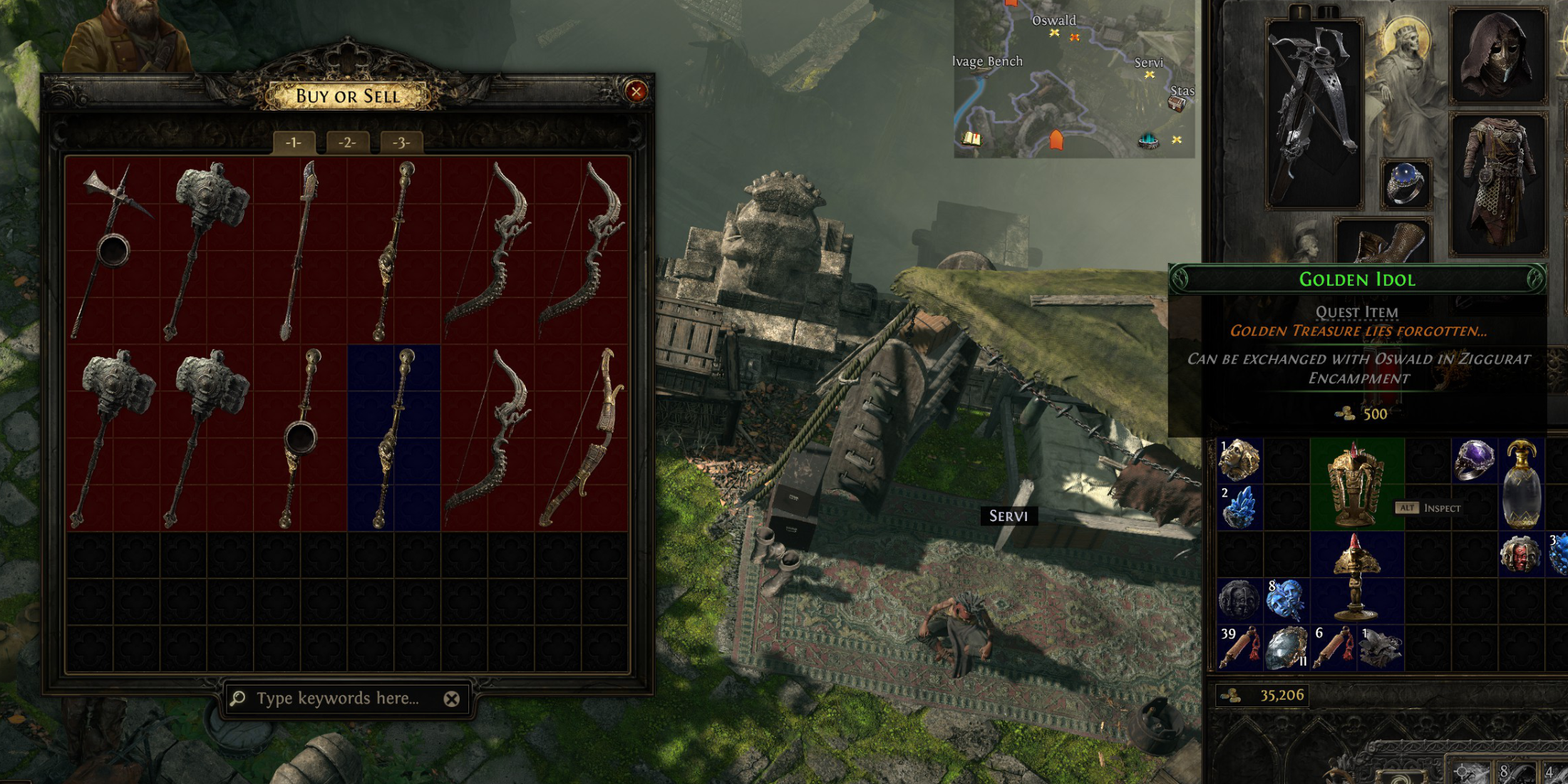Screen dimensions: 1568x784
Task: Choose the blue mask stack of 8
Action: (x=1286, y=600)
